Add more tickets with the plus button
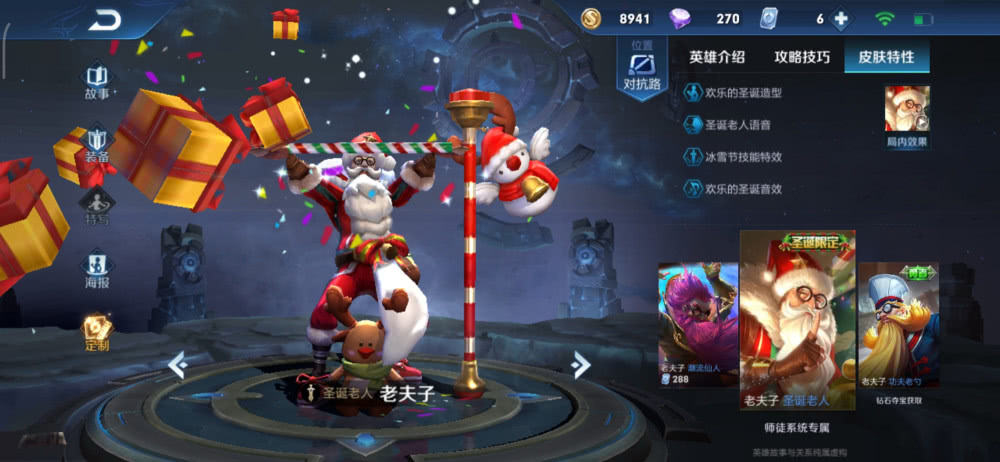 click(x=841, y=19)
